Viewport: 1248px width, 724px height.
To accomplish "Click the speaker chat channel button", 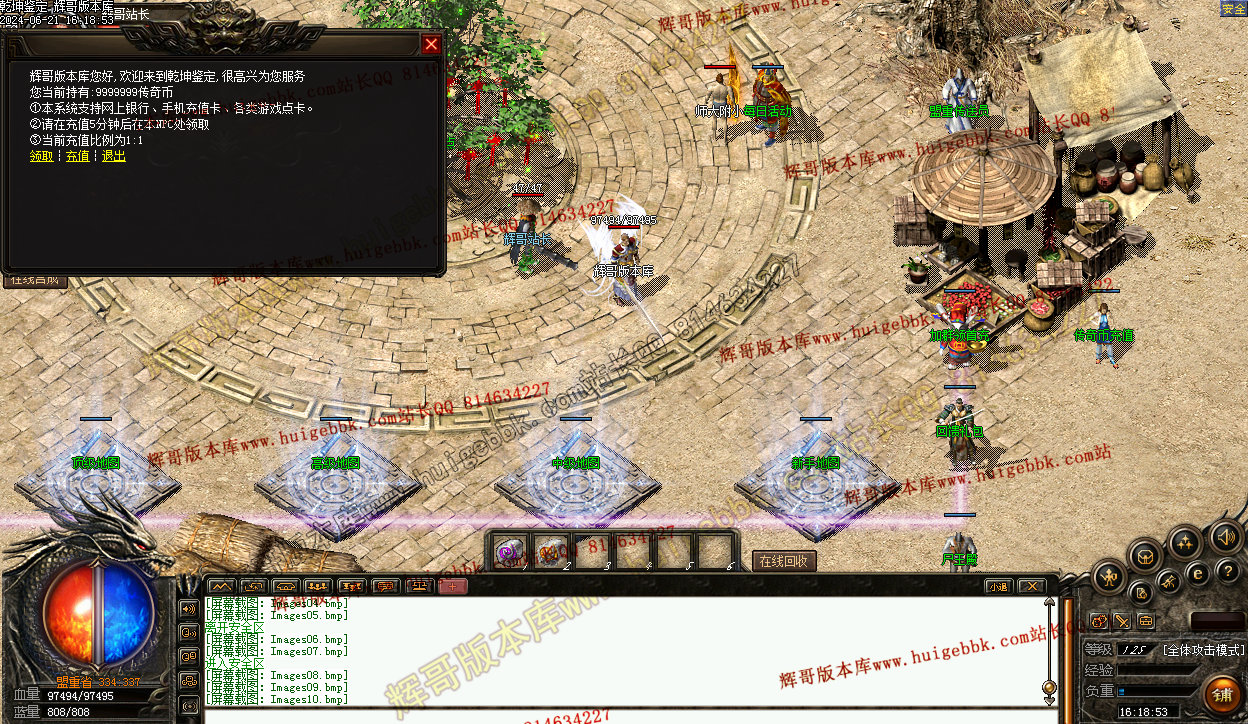I will pyautogui.click(x=189, y=608).
